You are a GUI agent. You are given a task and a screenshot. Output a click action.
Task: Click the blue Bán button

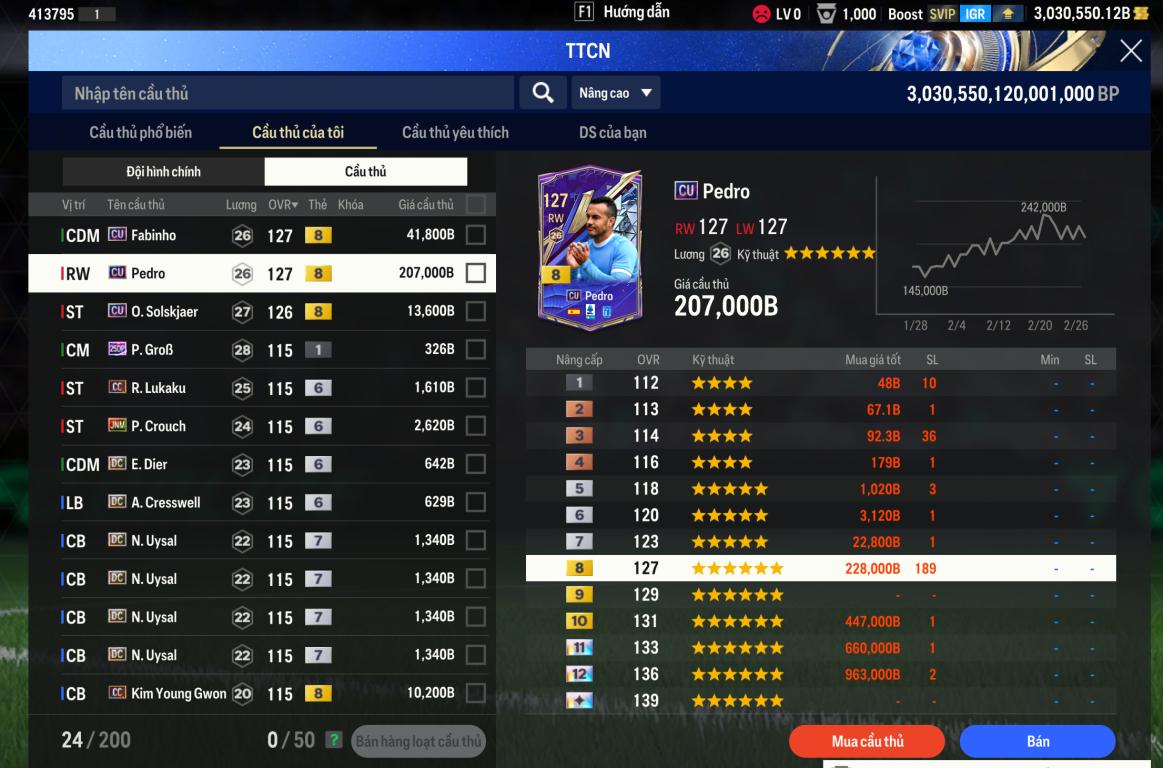point(1037,741)
